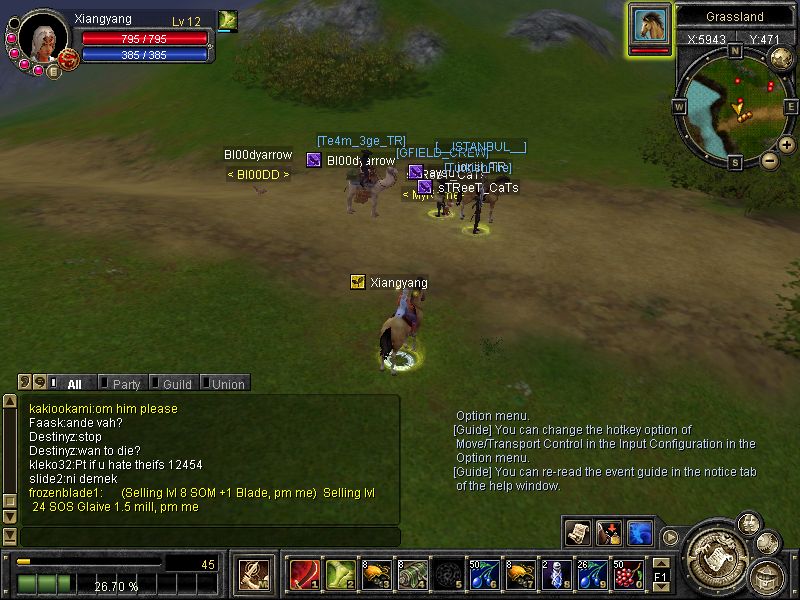Activate the red skill in hotbar slot 1
The width and height of the screenshot is (800, 600).
(303, 574)
